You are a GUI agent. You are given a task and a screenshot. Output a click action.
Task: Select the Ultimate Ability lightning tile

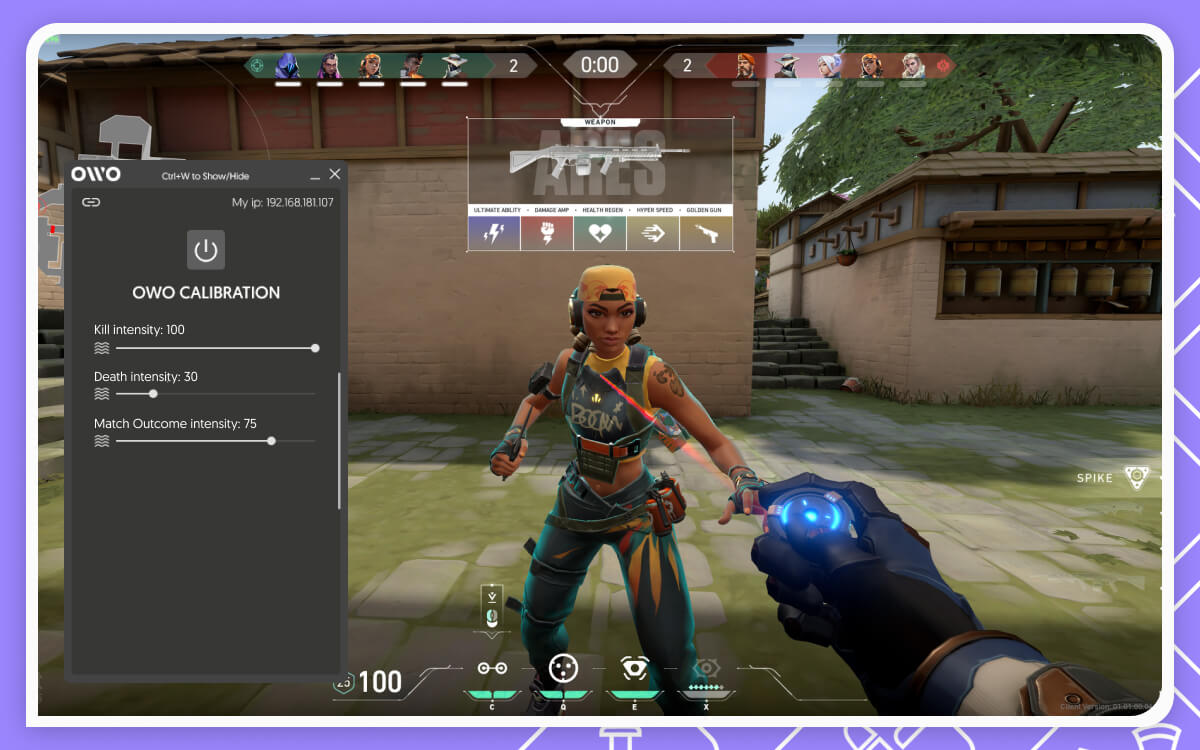pos(494,233)
